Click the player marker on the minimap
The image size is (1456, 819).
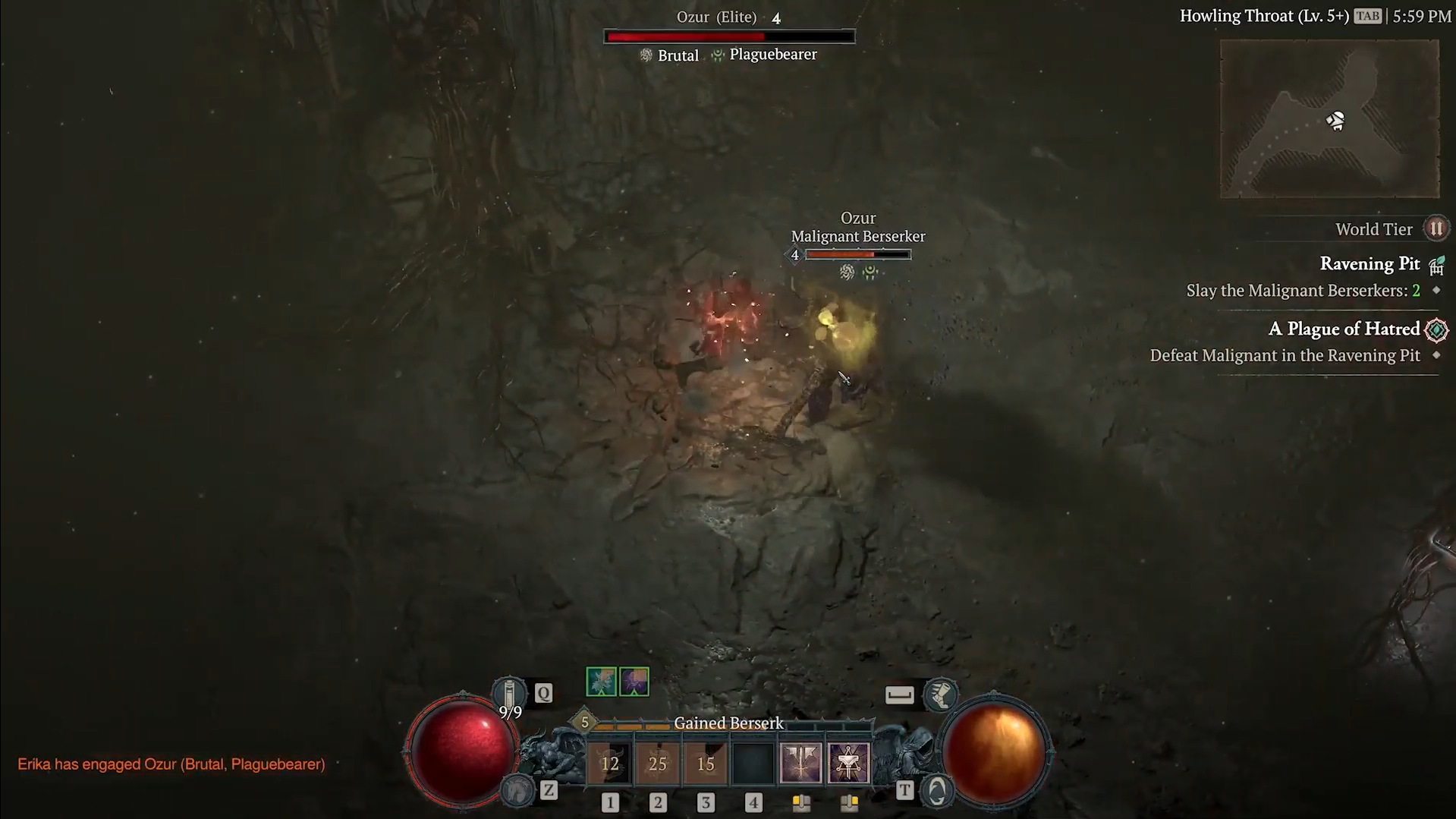tap(1336, 119)
